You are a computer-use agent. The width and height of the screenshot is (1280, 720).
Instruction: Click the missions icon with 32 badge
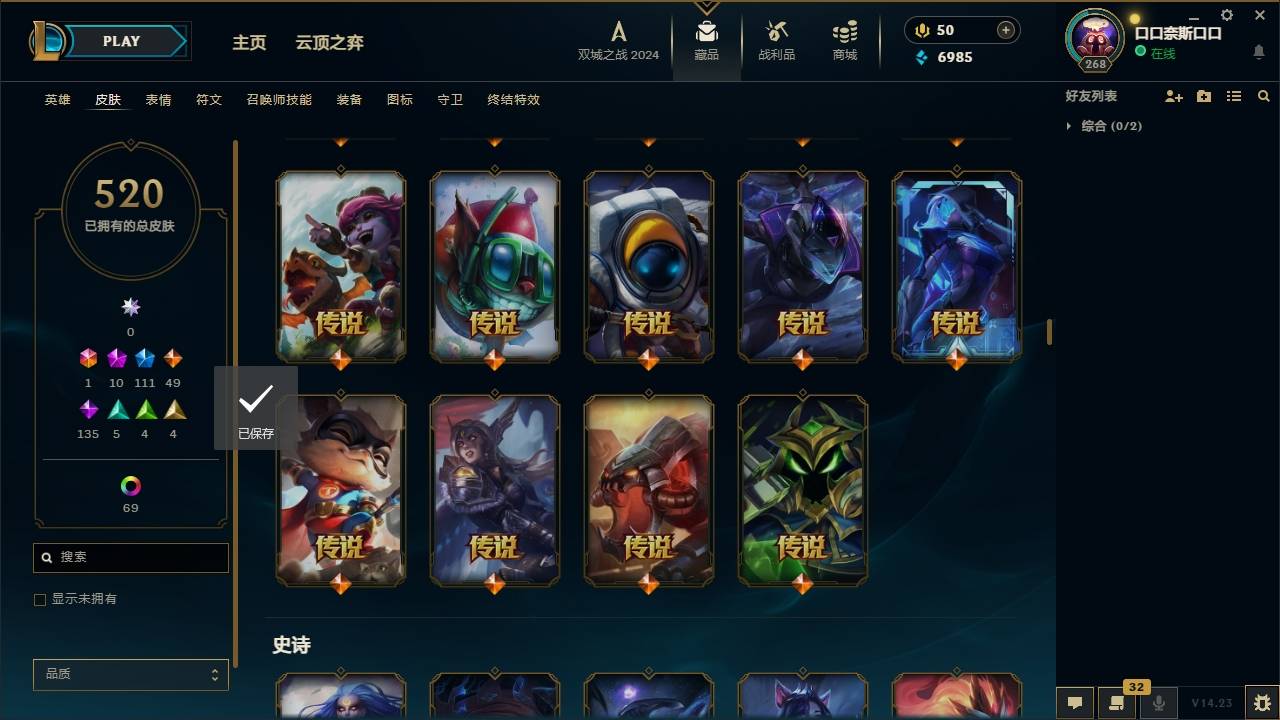(x=1117, y=701)
